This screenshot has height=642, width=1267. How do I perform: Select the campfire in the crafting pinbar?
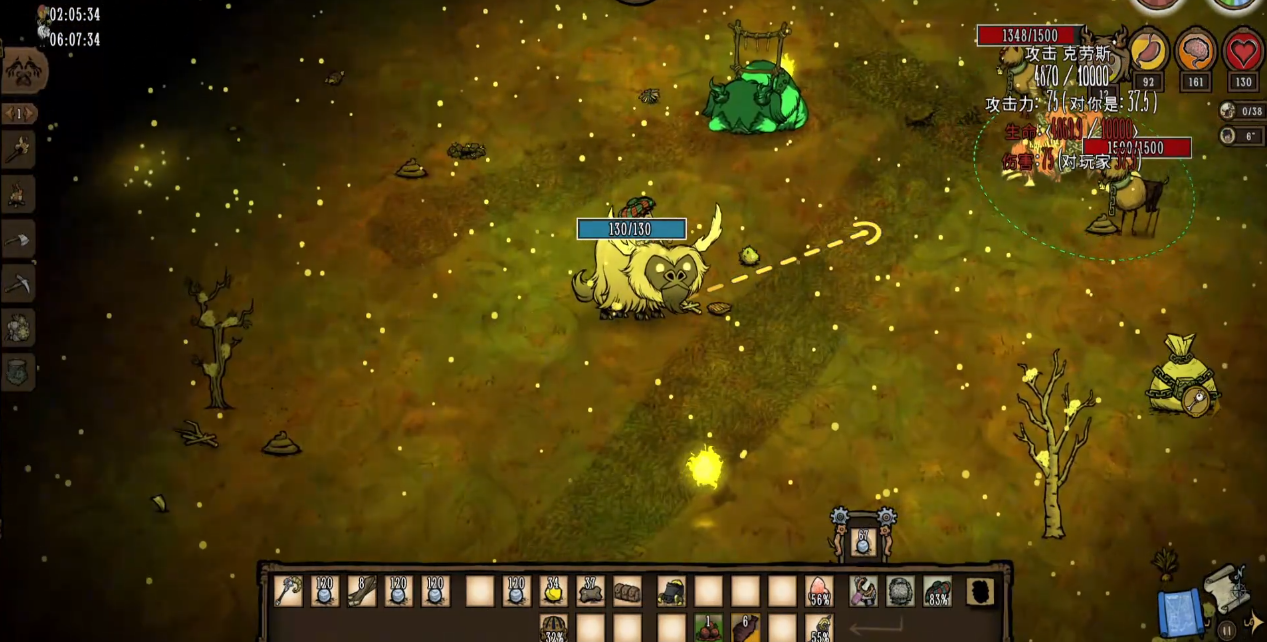click(19, 194)
